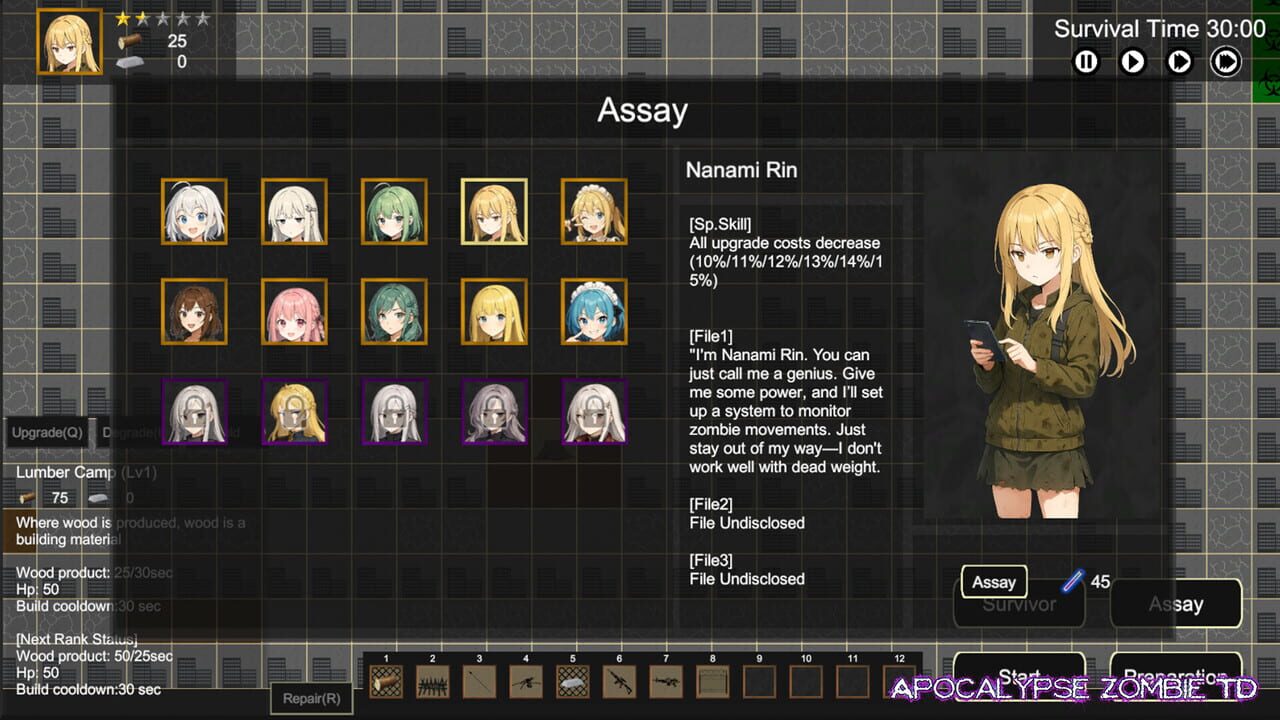Select the highlighted blonde braided survivor portrait
Screen dimensions: 1280x720
(493, 212)
